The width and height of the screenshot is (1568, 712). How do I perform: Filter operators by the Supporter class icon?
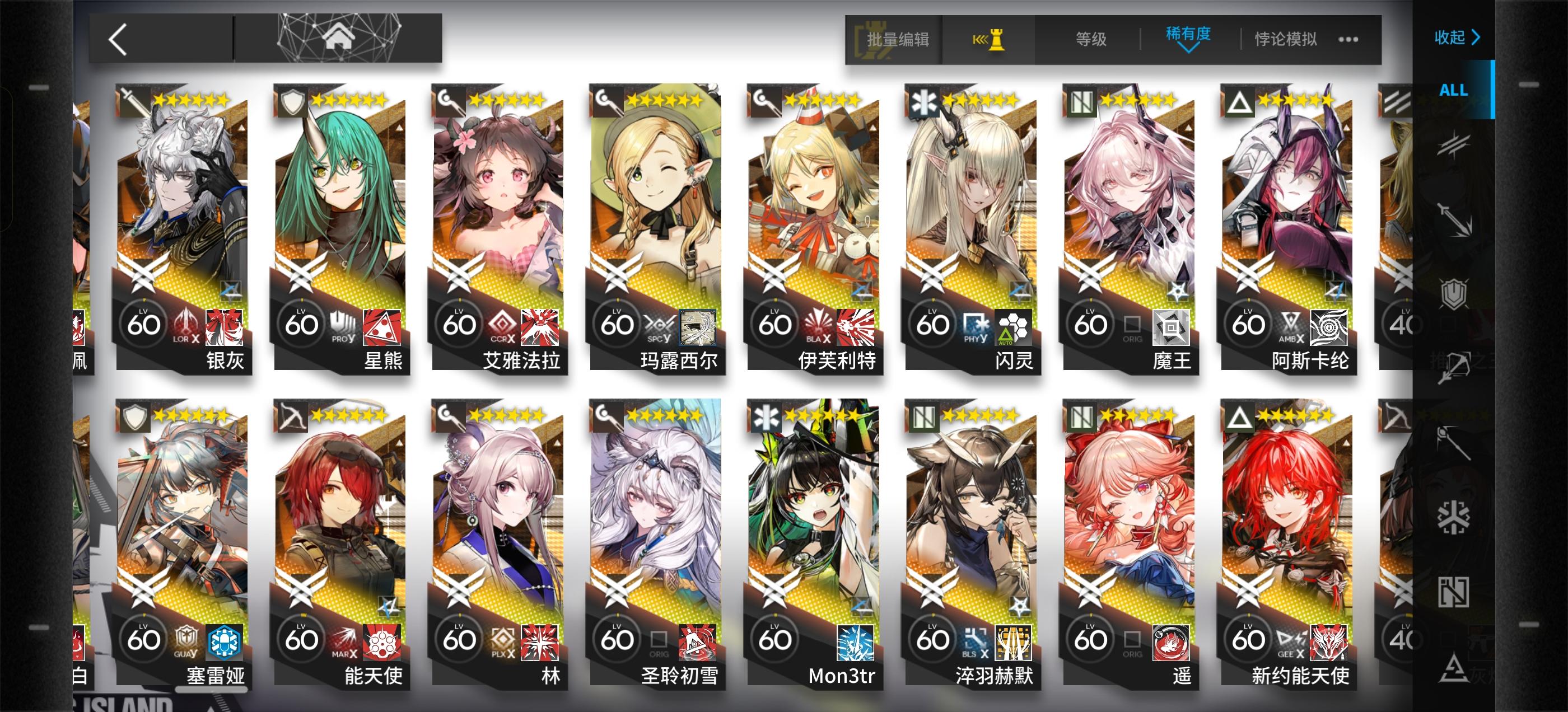tap(1453, 593)
